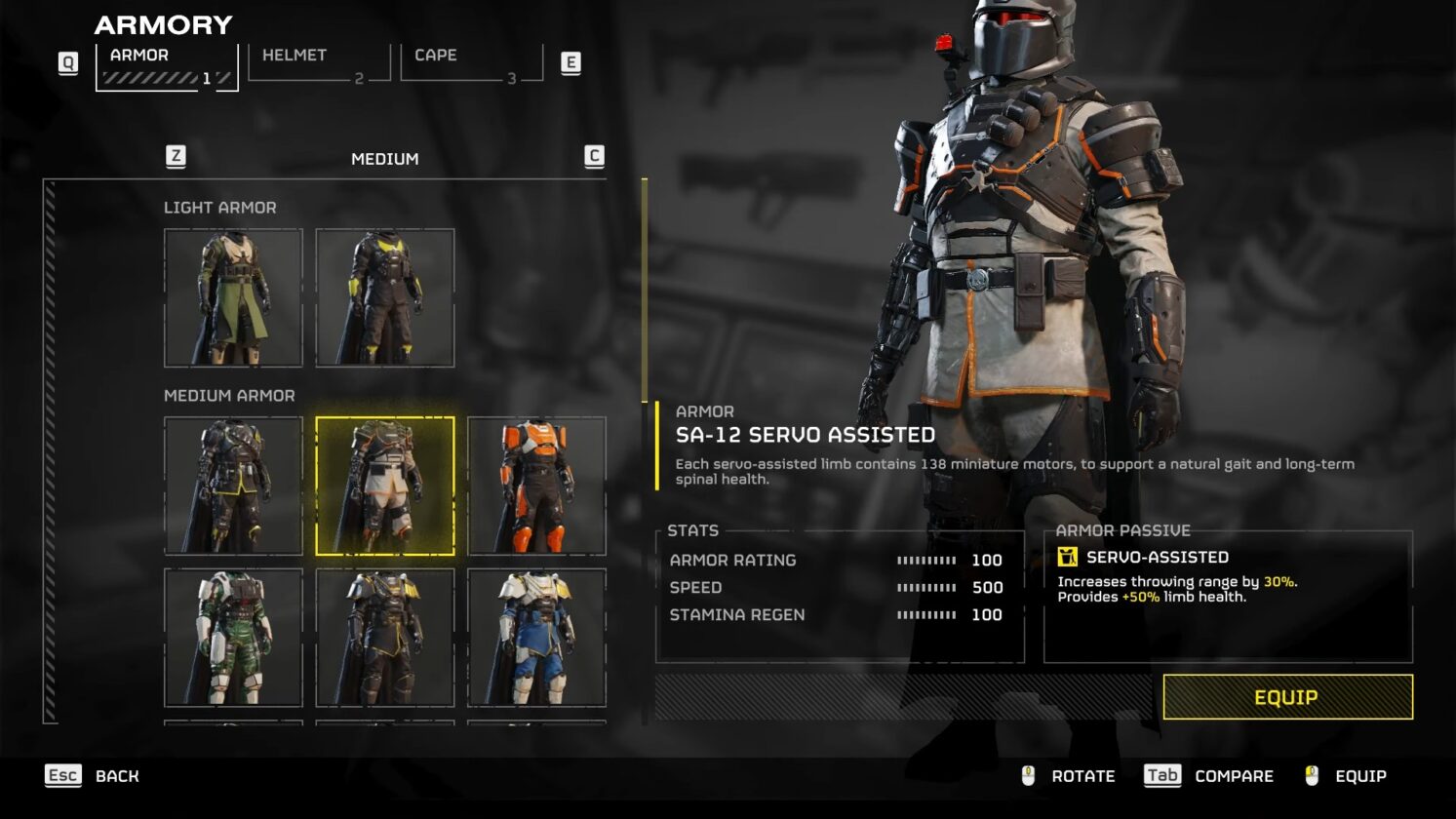Click Back at the bottom left
1456x819 pixels.
[x=116, y=775]
